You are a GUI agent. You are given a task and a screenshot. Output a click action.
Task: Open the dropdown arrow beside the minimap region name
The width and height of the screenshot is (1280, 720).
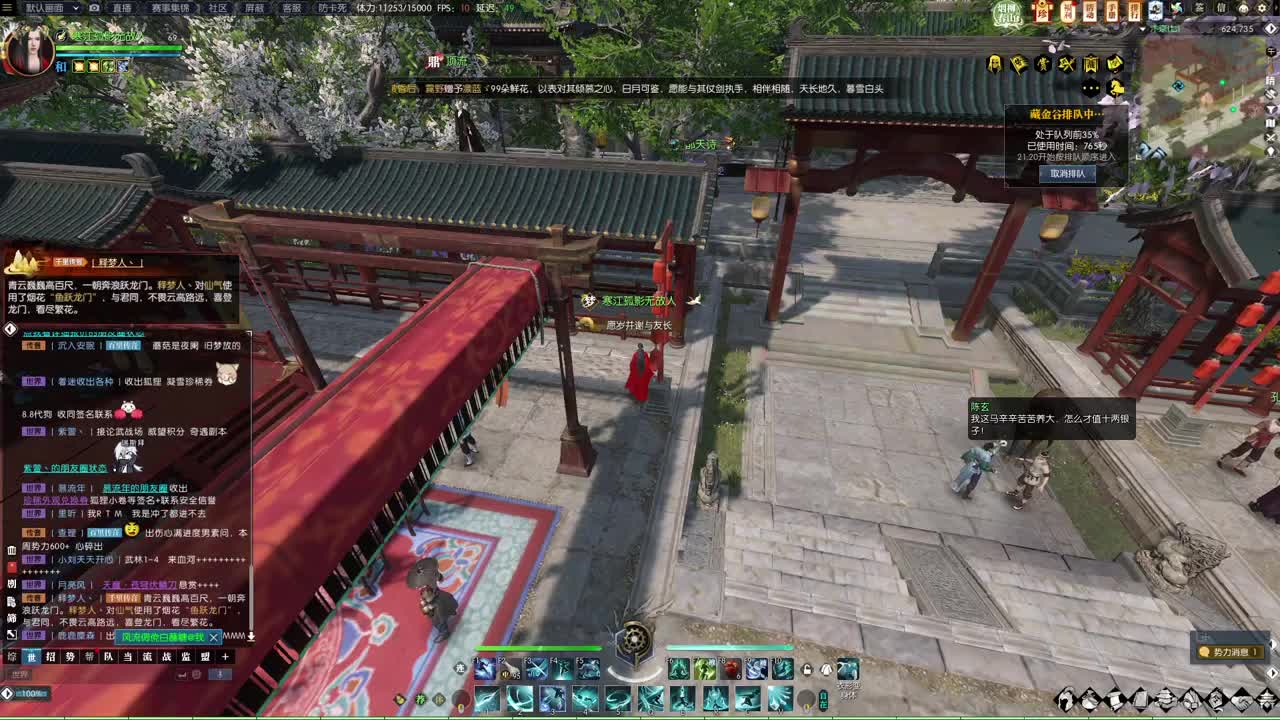pos(1142,28)
